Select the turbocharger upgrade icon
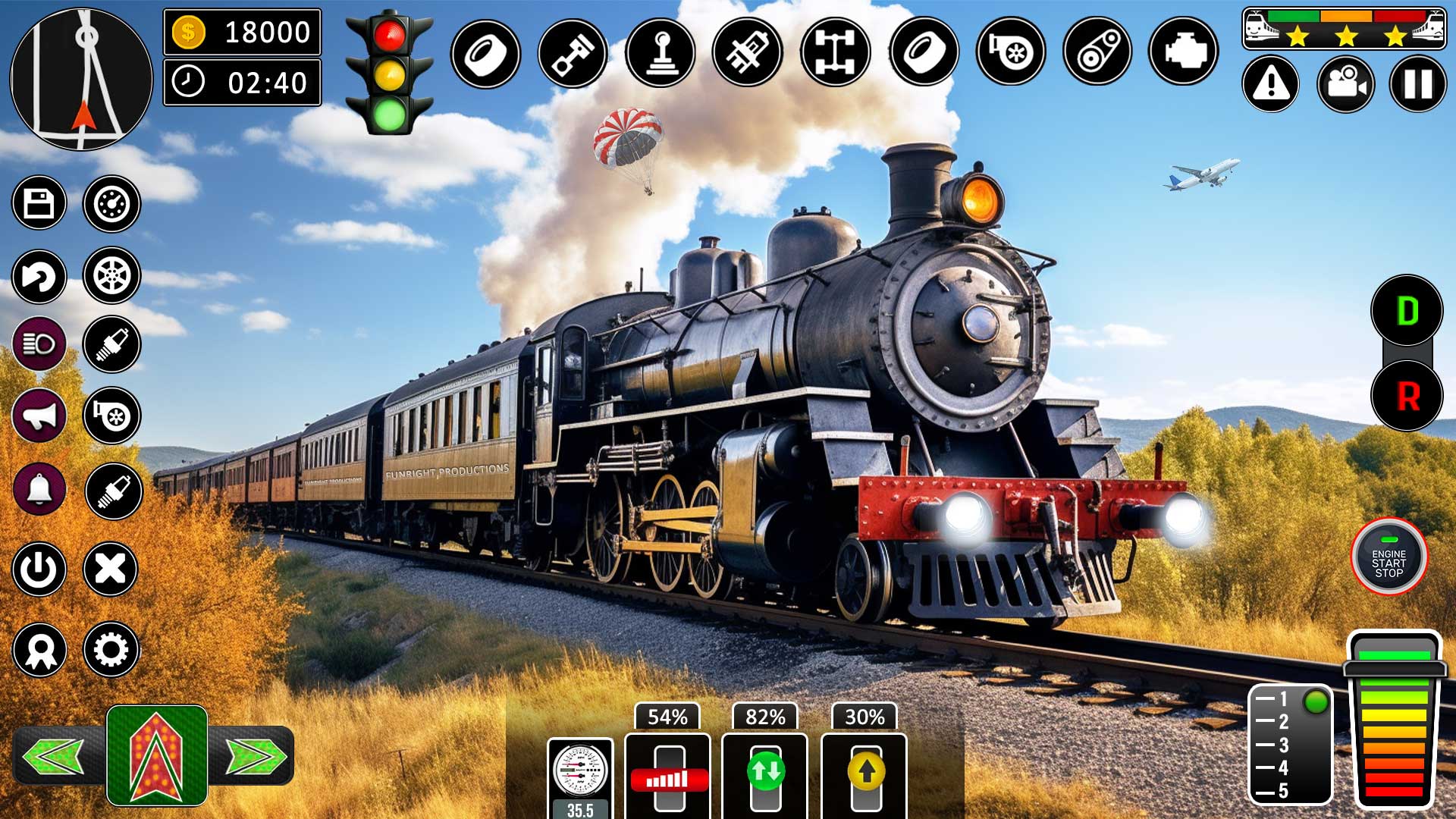The image size is (1456, 819). click(1009, 53)
